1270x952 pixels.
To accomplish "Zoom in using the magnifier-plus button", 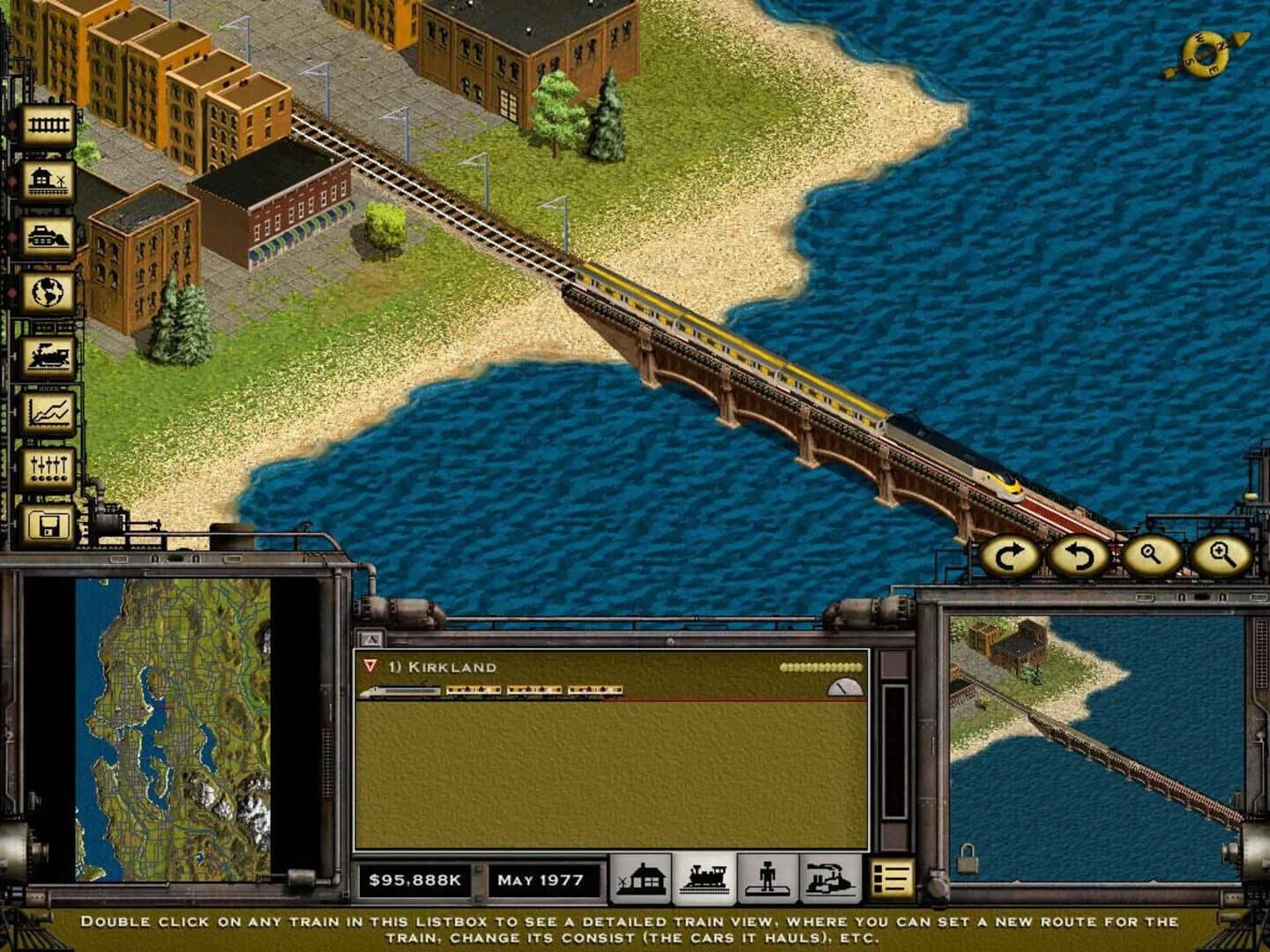I will click(1218, 556).
